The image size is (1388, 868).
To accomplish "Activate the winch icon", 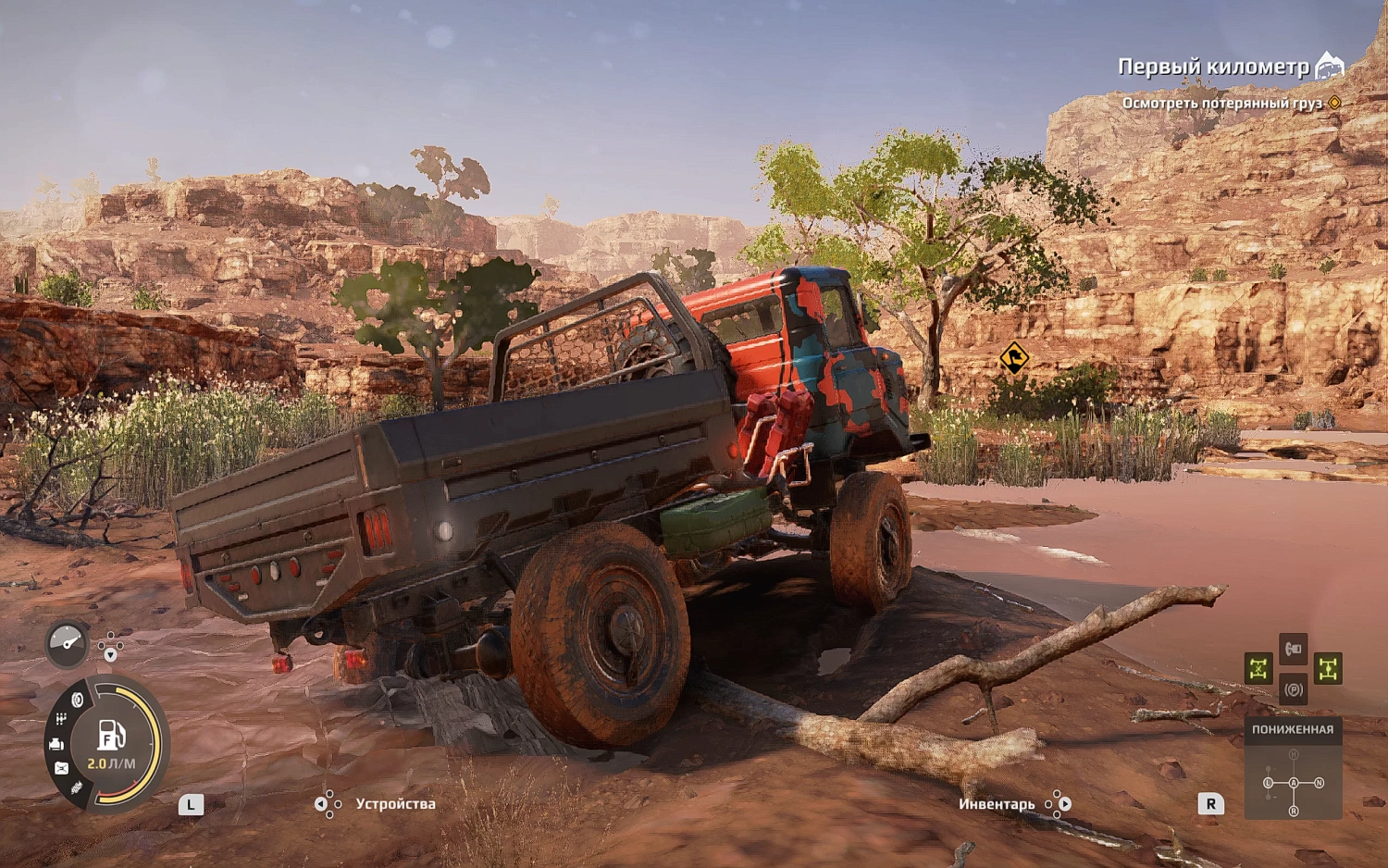I will (x=1294, y=648).
